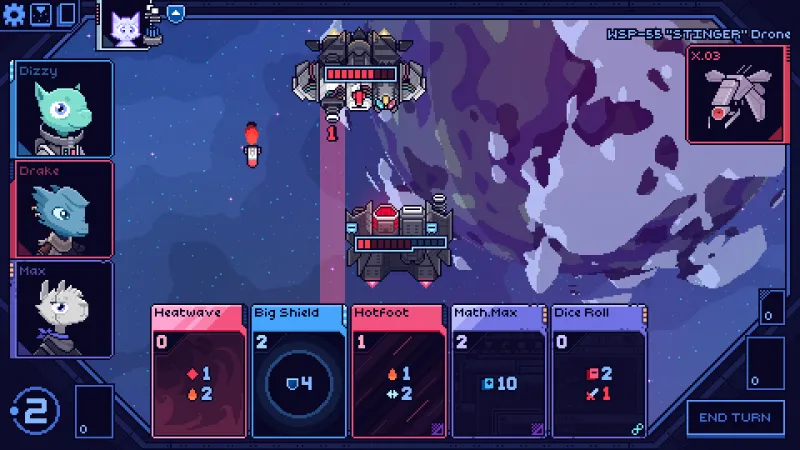The width and height of the screenshot is (800, 450).
Task: End the current turn
Action: 735,417
